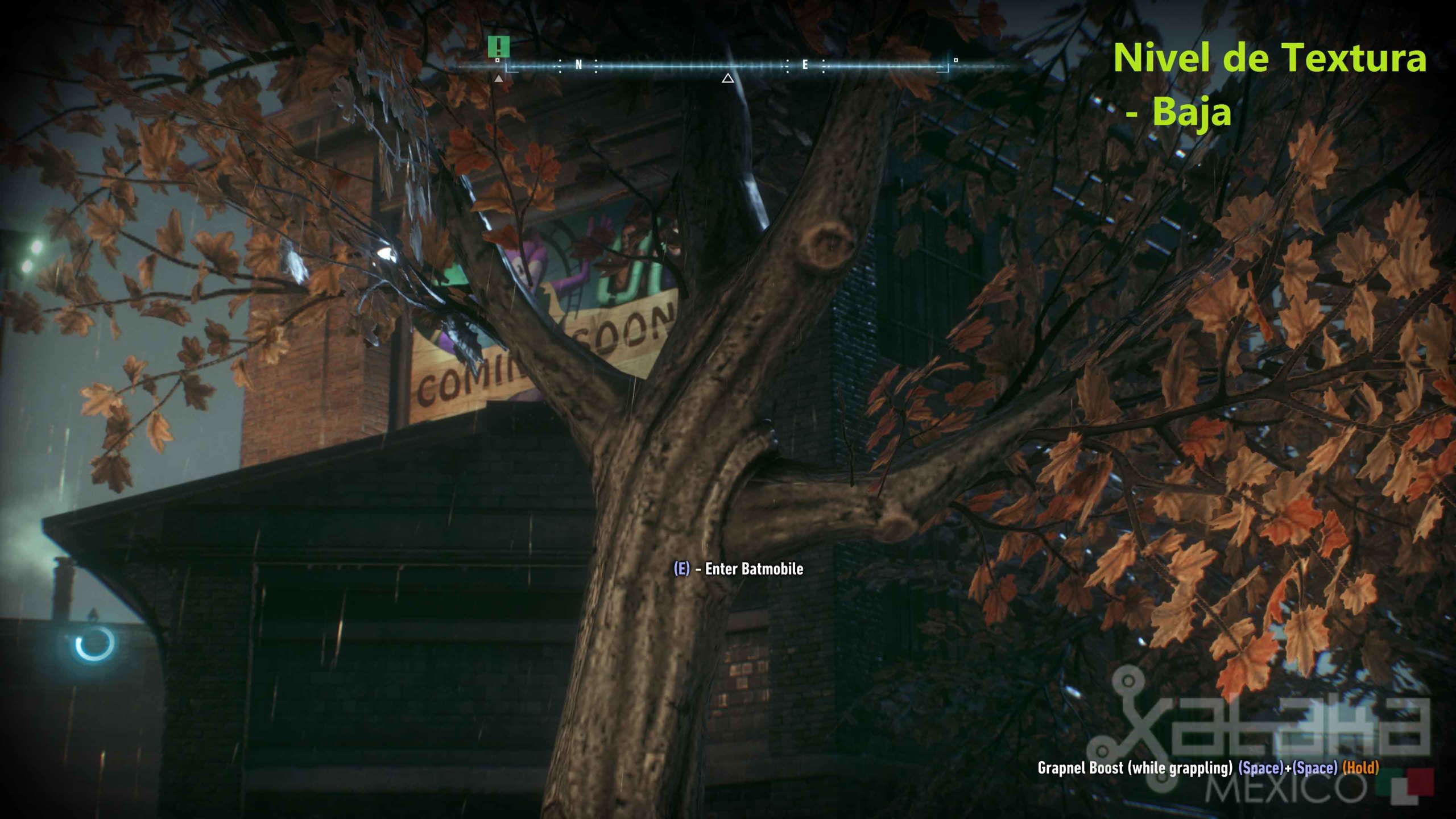Click the first (Space) key prompt
1456x819 pixels.
click(1261, 768)
